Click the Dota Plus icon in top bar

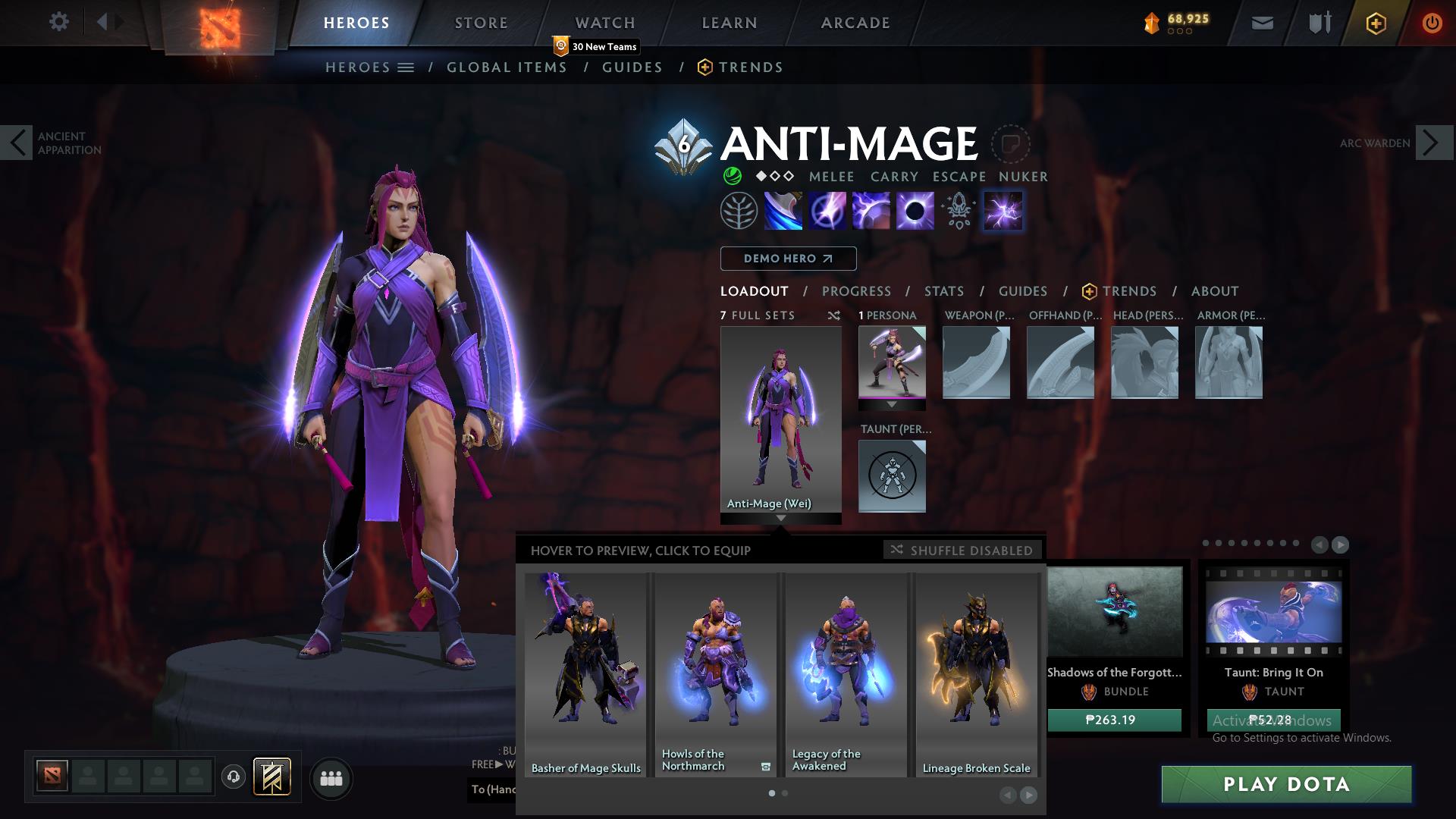pos(1378,22)
